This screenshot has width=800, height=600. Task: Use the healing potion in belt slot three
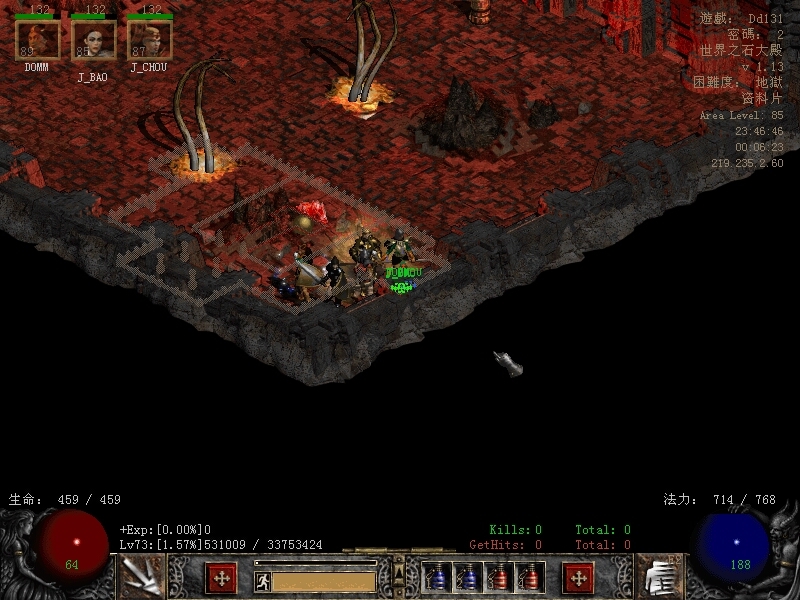(500, 578)
